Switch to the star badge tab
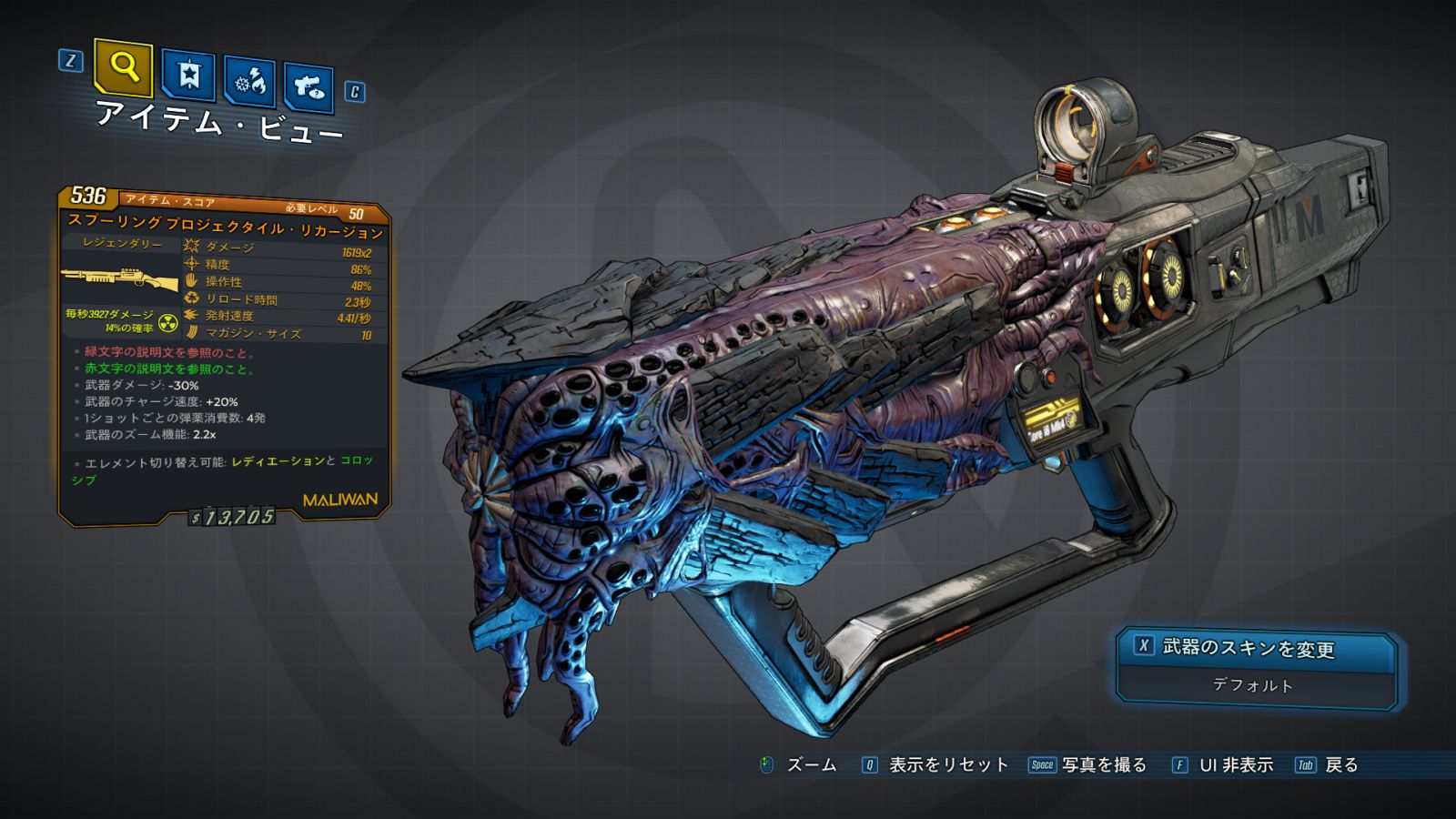1456x819 pixels. point(188,75)
